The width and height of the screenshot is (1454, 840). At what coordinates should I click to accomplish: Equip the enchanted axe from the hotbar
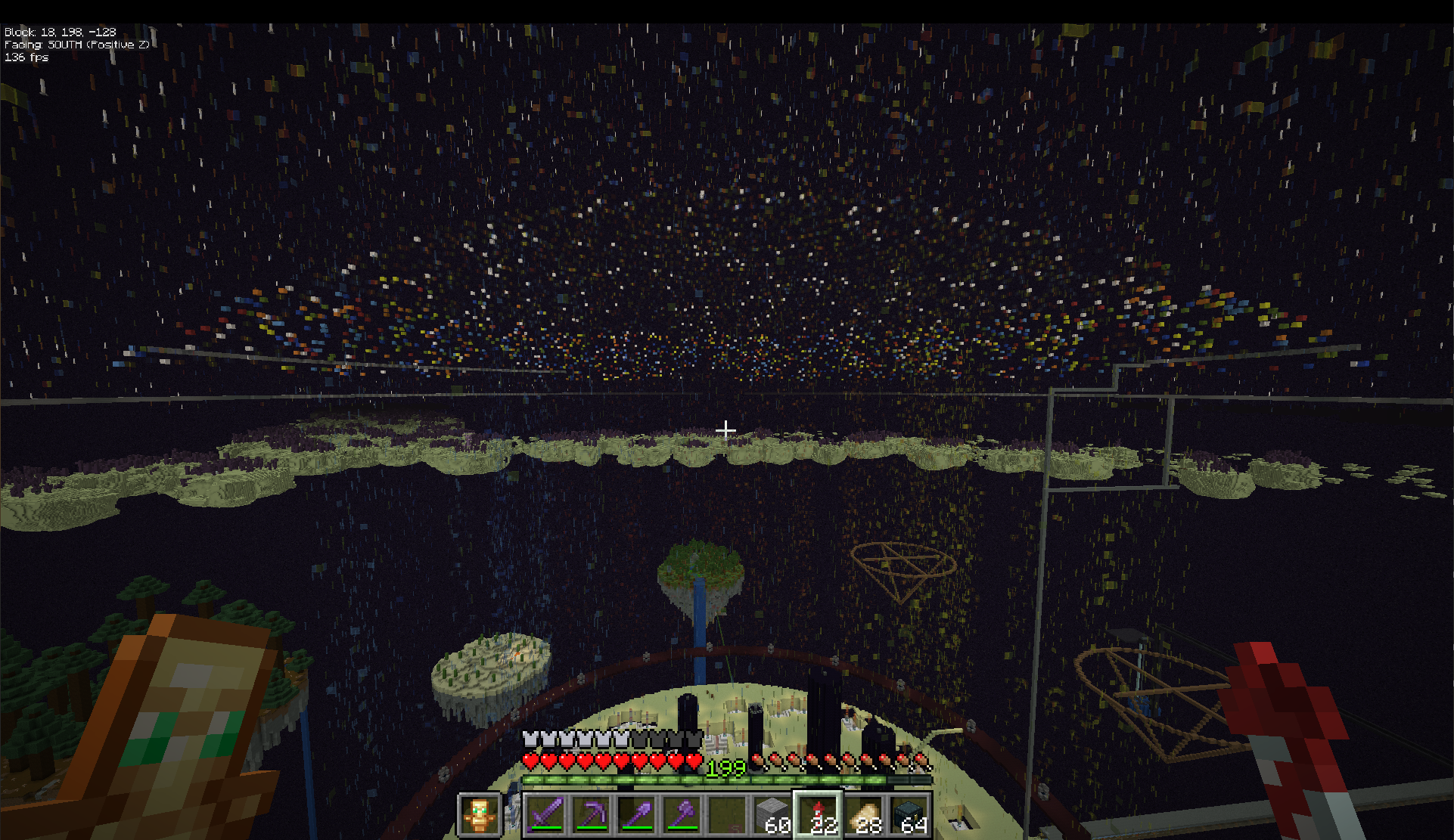click(x=682, y=815)
